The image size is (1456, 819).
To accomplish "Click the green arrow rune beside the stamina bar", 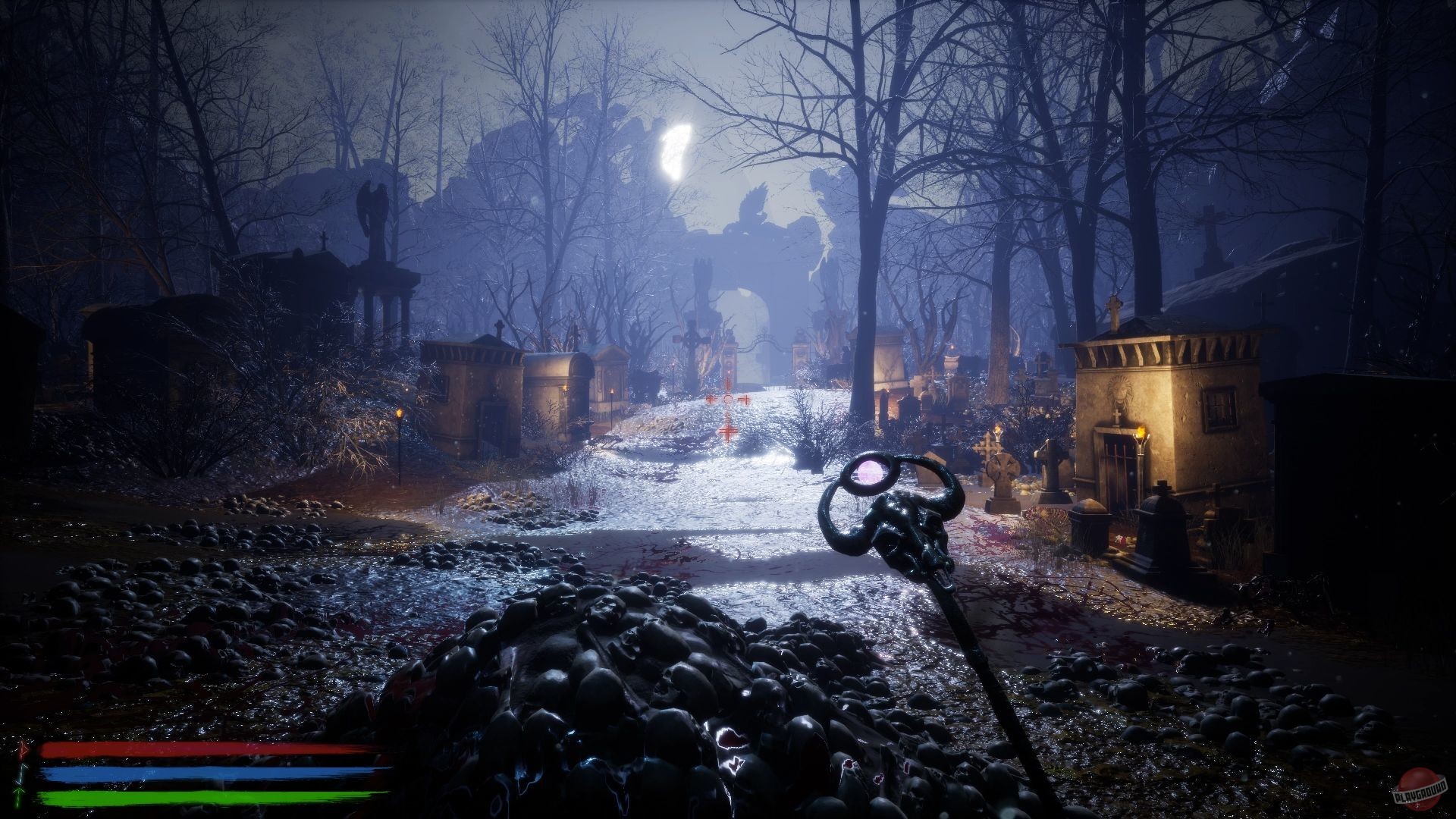I will (19, 796).
